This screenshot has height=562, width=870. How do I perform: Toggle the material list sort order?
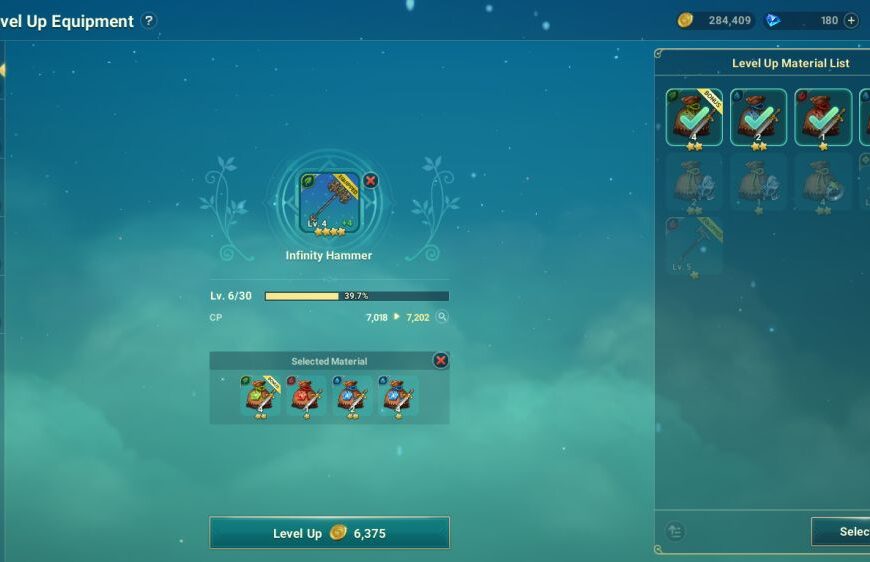tap(676, 531)
